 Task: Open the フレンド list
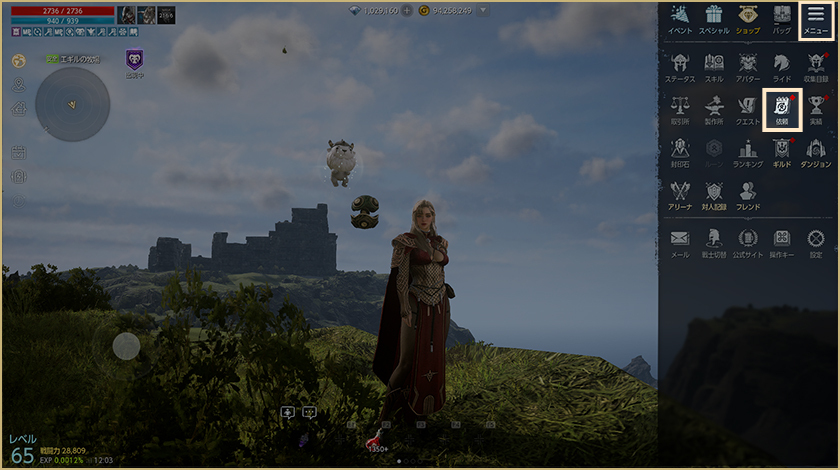(x=748, y=194)
